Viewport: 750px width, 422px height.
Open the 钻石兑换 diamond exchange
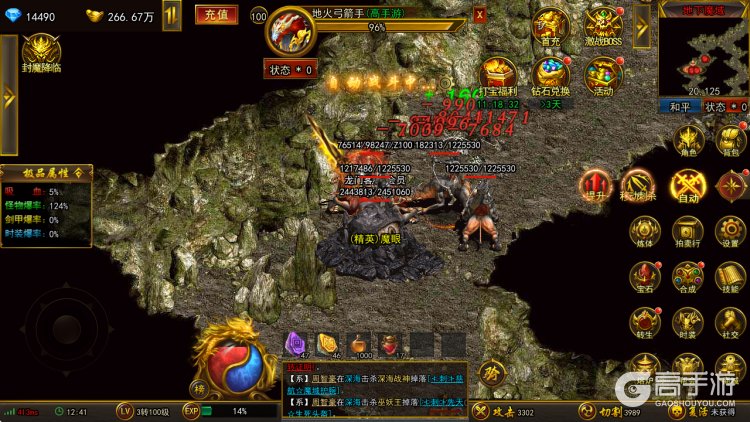point(552,77)
